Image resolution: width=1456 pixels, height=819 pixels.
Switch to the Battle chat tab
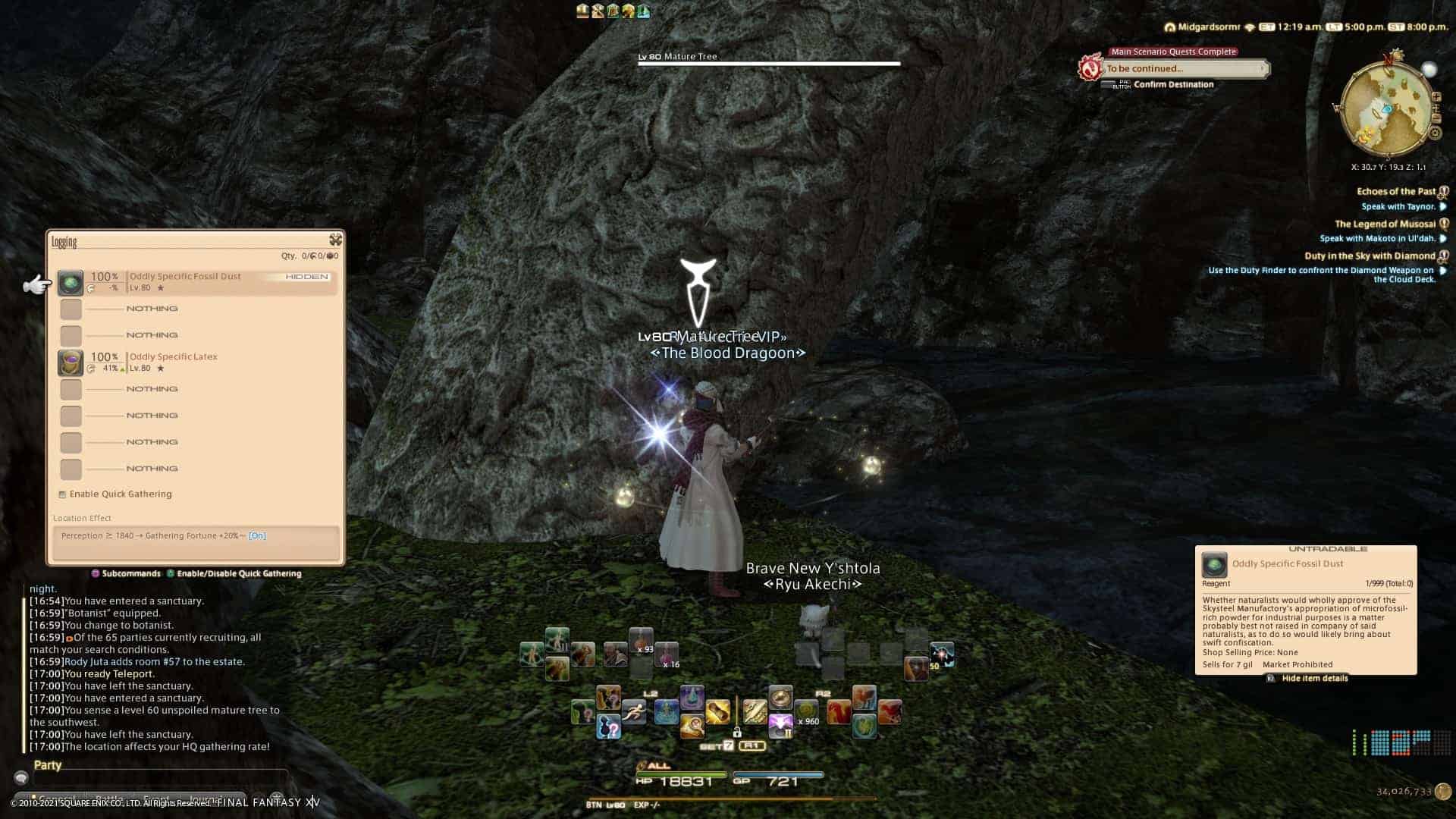110,797
